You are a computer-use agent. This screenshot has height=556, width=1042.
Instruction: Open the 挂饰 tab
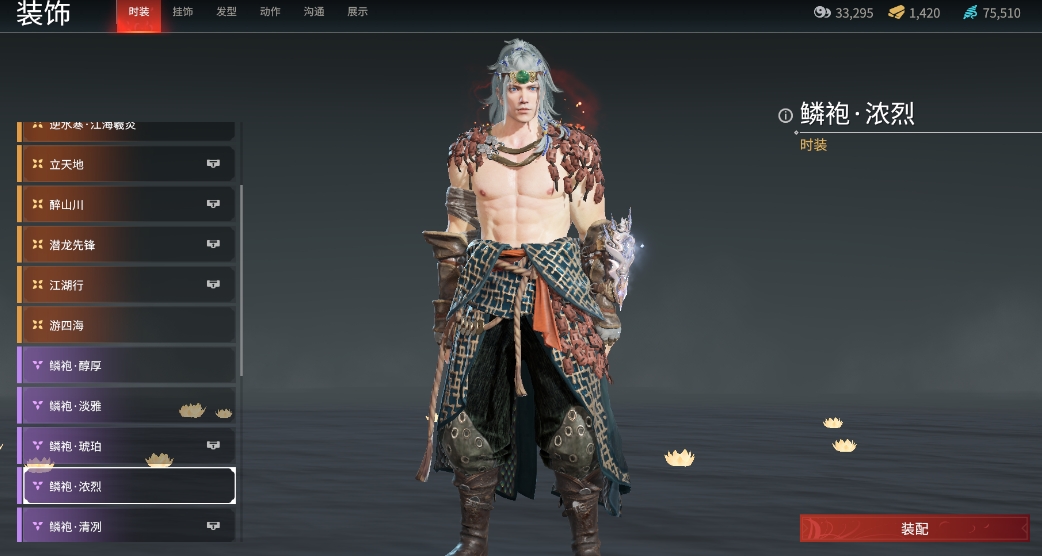tap(182, 12)
